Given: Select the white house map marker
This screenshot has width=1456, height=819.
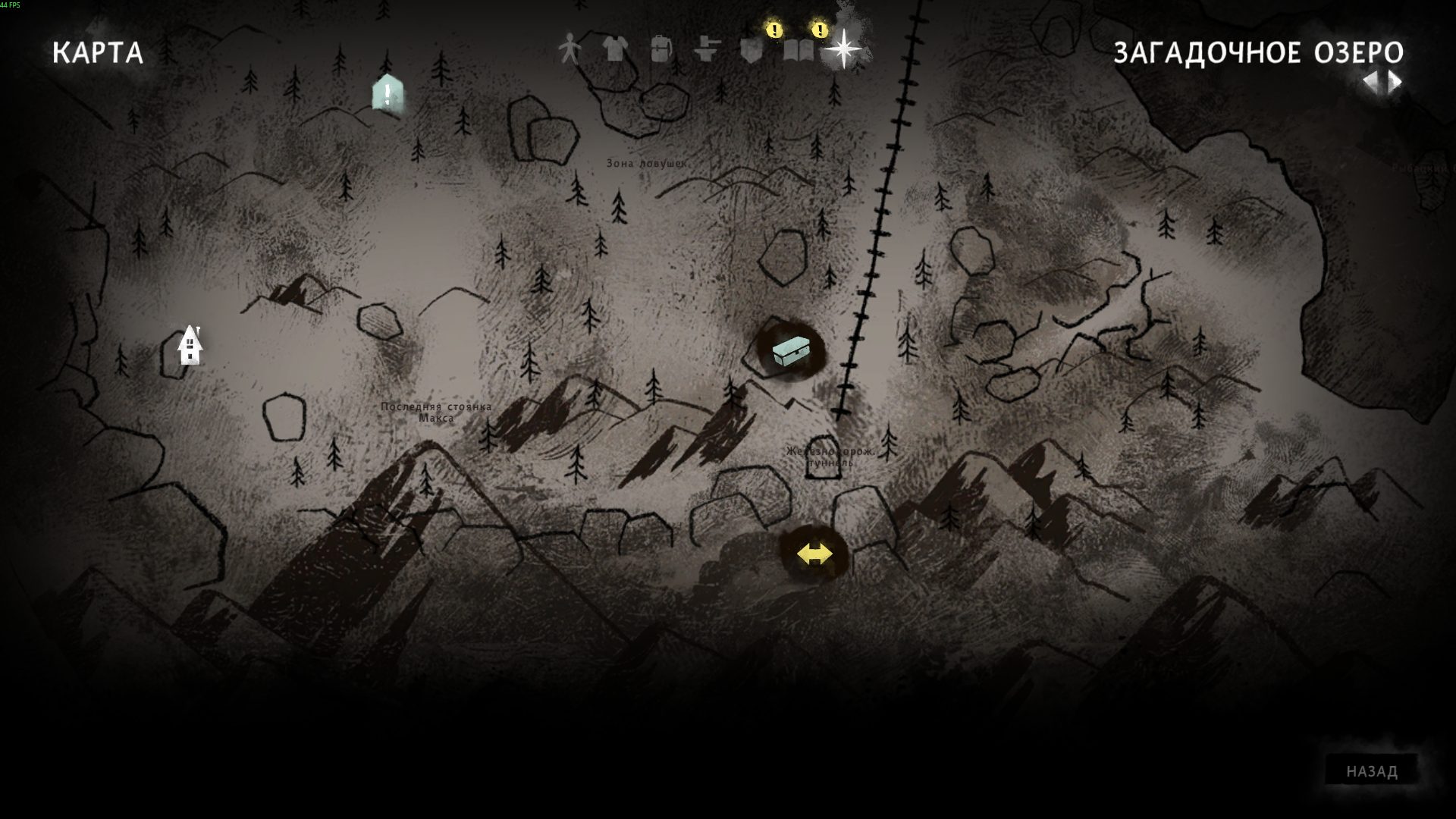Looking at the screenshot, I should click(190, 346).
